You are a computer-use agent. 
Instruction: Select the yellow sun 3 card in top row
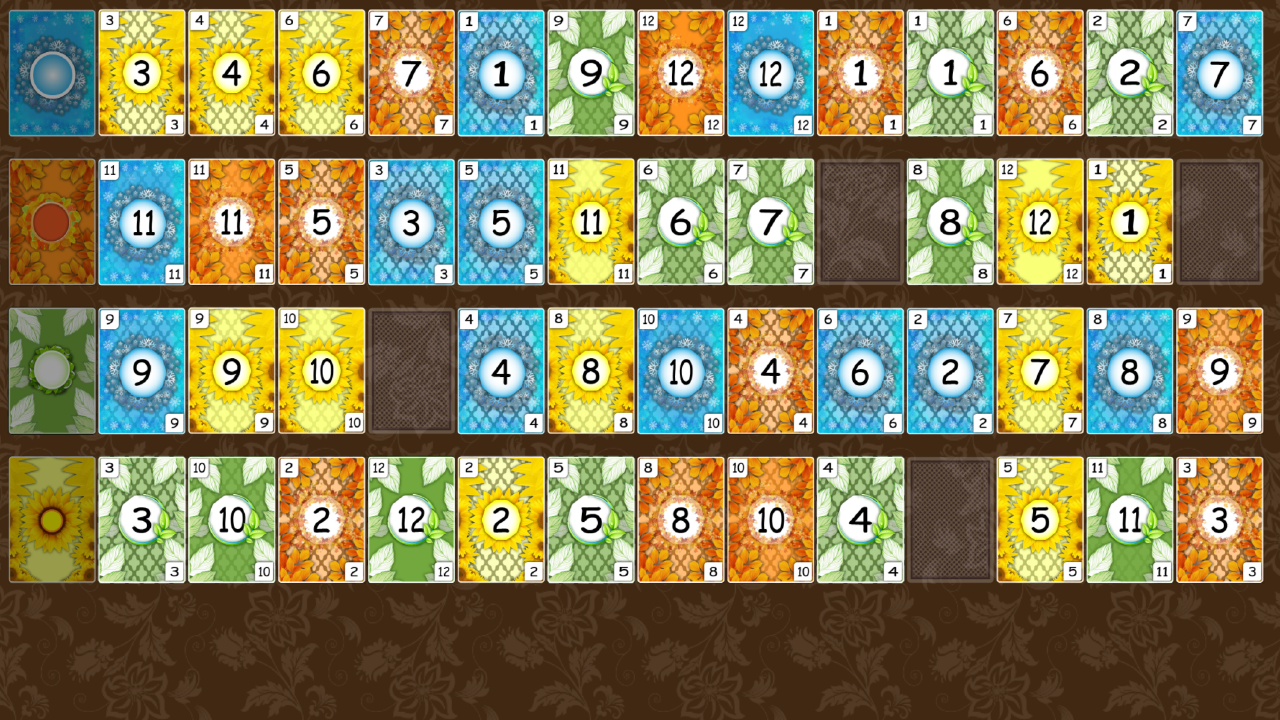[142, 72]
